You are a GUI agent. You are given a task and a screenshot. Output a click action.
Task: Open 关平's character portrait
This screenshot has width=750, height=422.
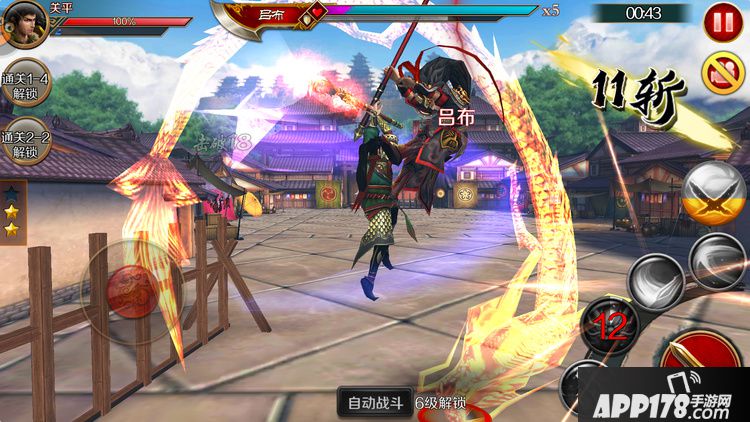[24, 22]
